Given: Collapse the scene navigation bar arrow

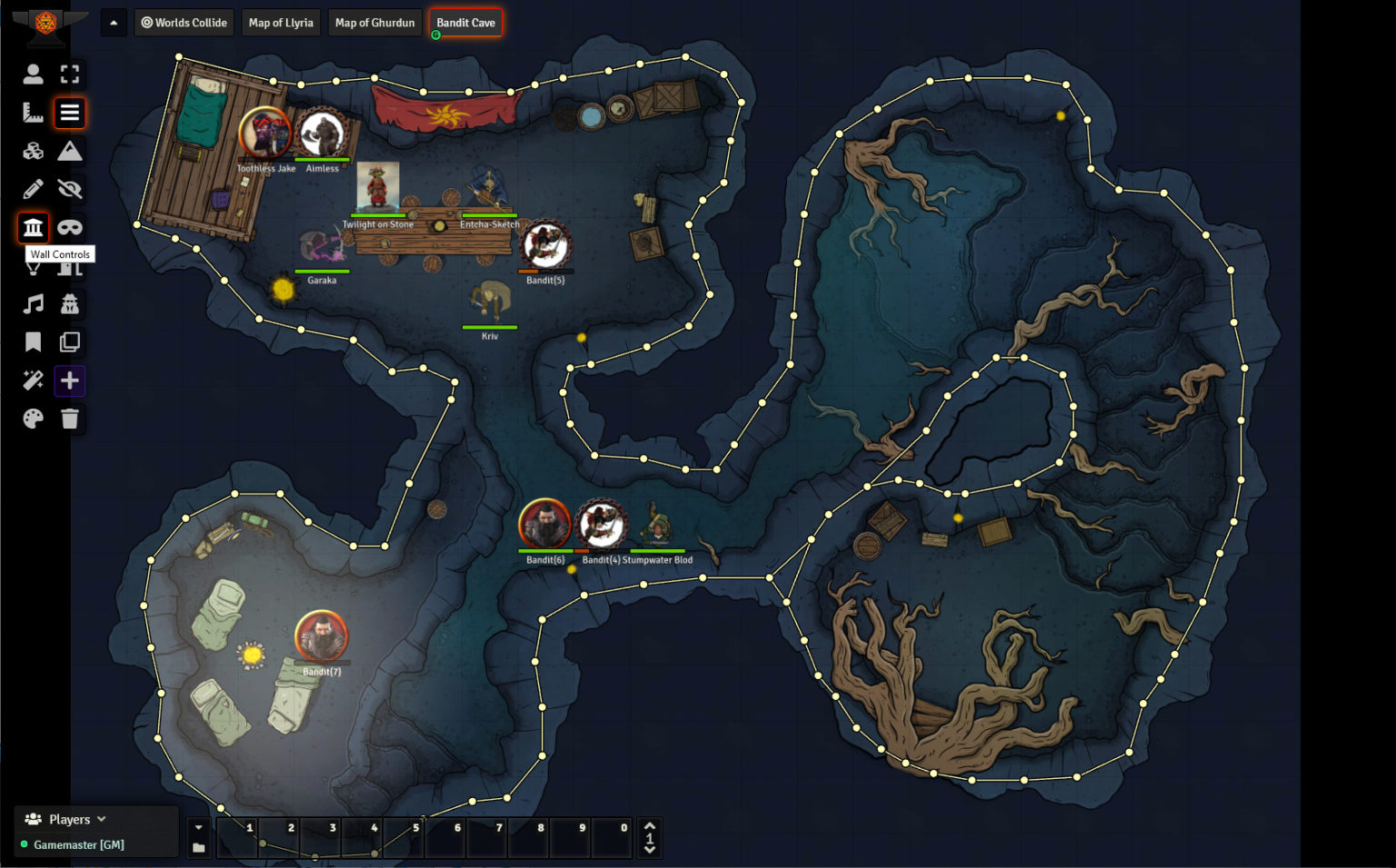Looking at the screenshot, I should coord(114,23).
